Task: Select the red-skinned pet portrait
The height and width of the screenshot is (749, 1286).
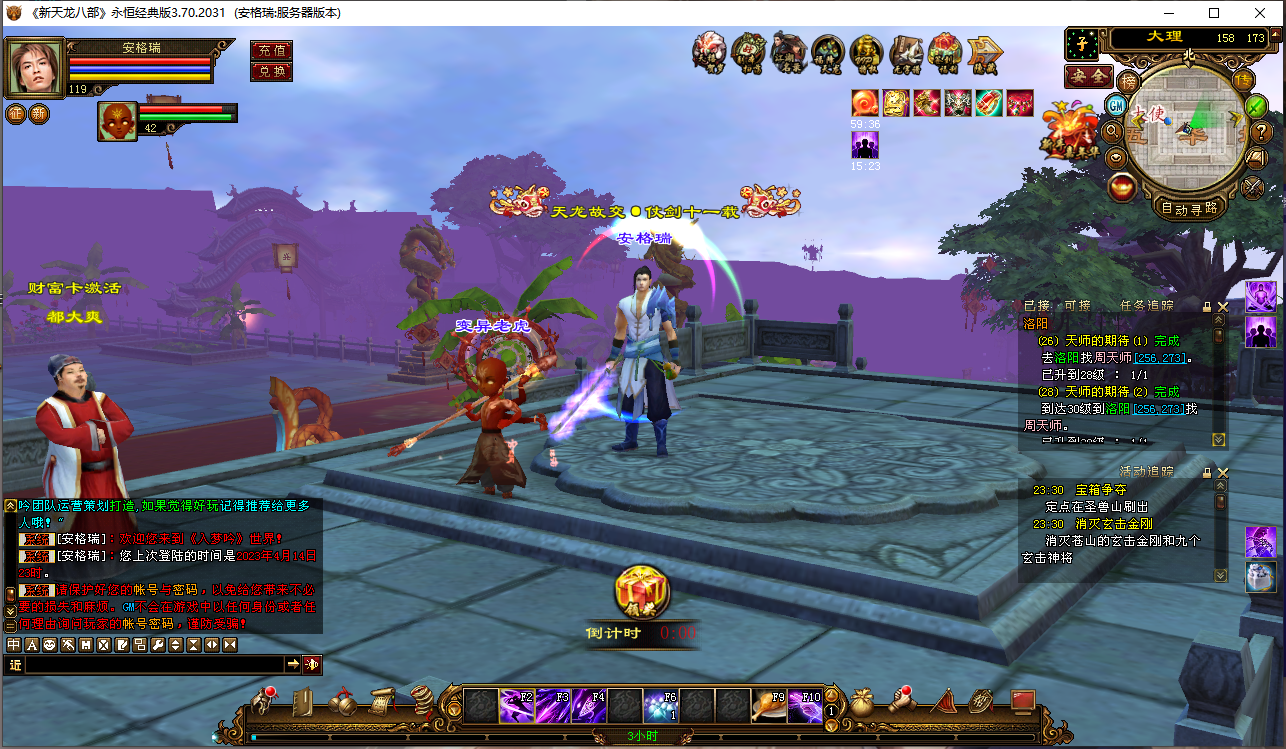Action: 117,121
